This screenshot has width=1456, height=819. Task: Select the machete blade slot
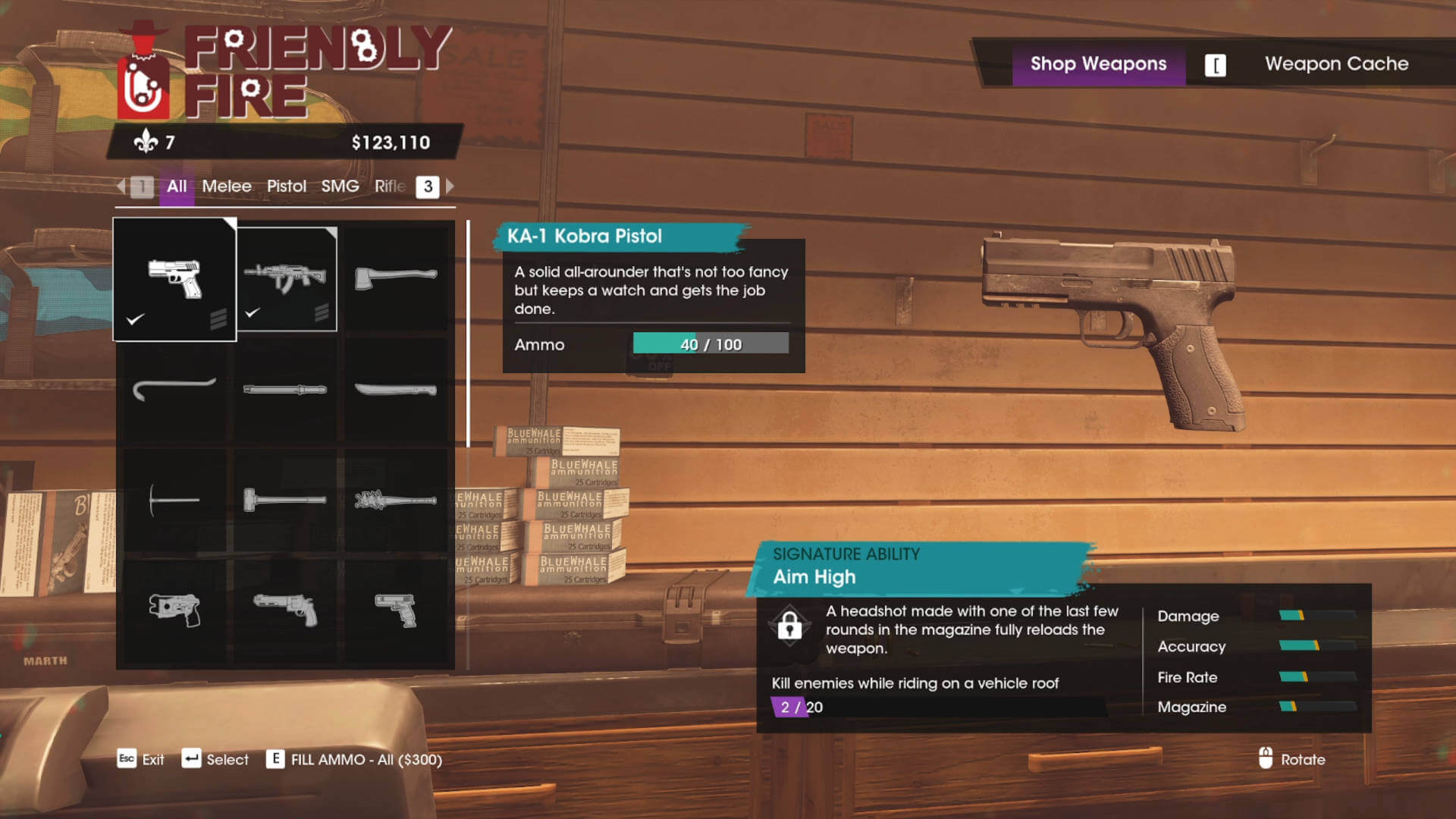396,389
